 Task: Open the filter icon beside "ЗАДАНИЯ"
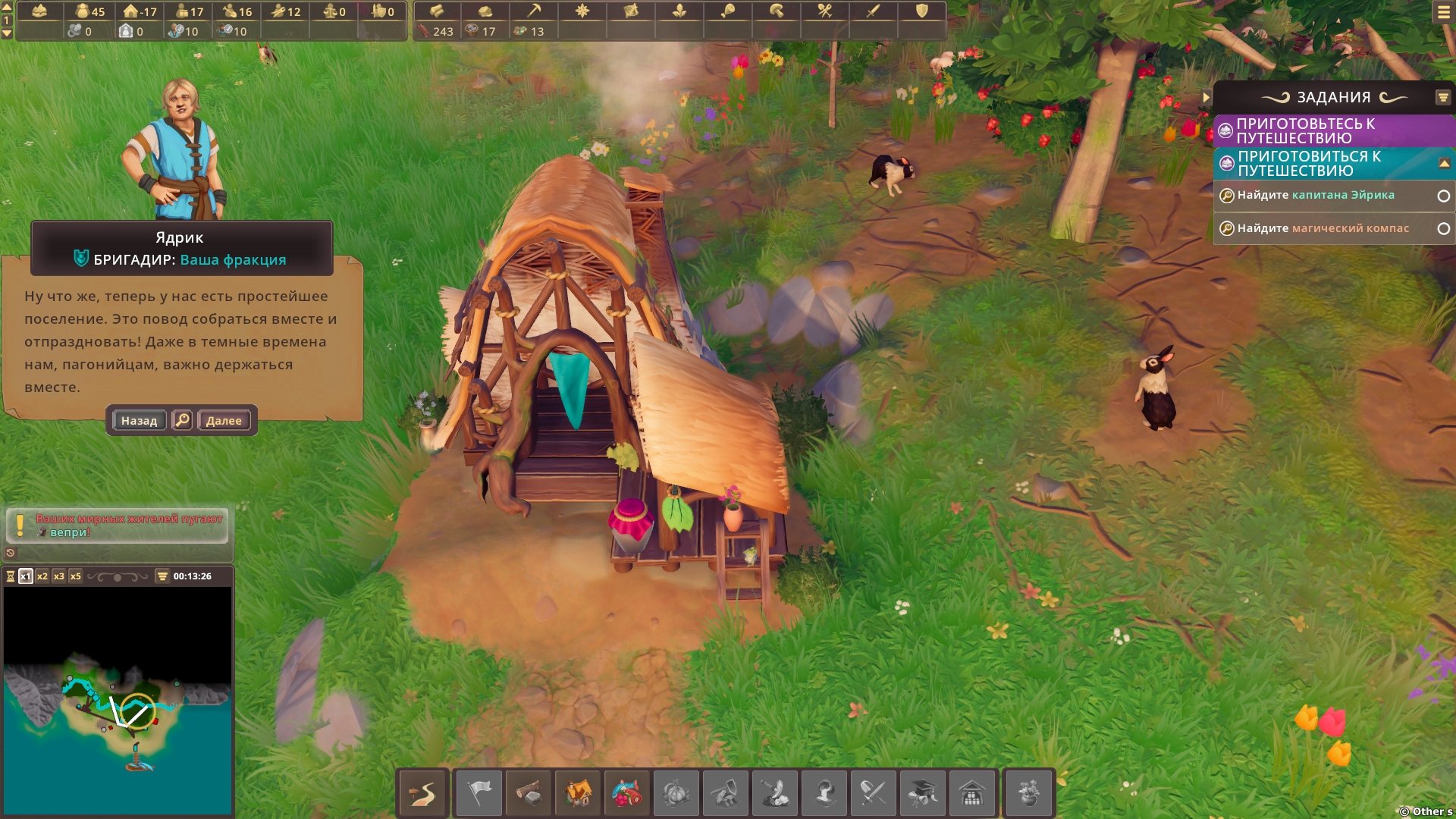(x=1442, y=97)
